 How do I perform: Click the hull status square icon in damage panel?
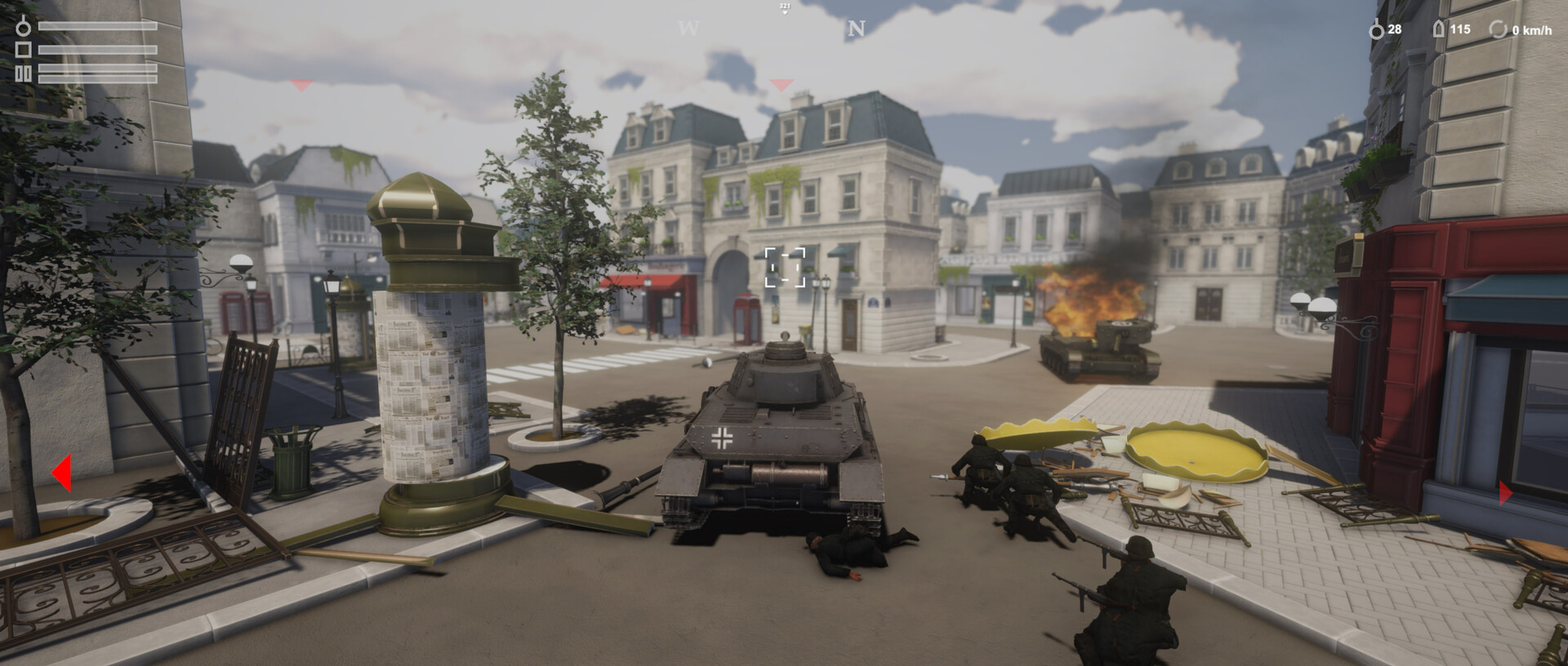click(x=23, y=49)
